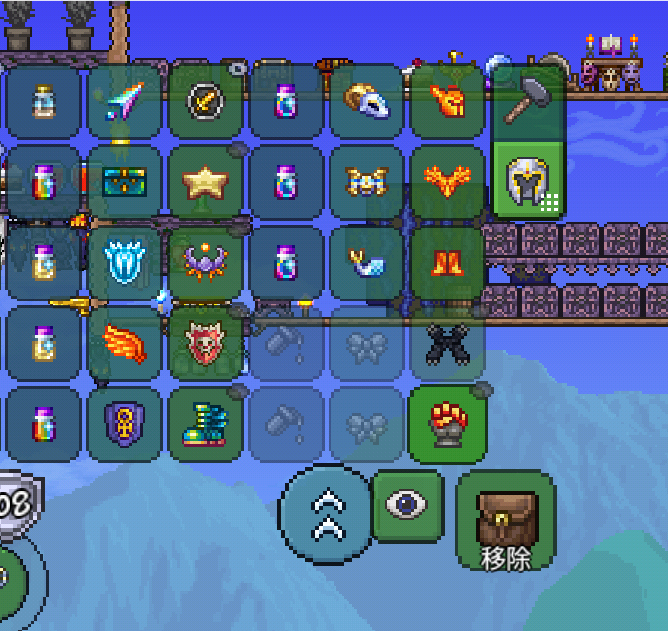Select the golden star accessory
The width and height of the screenshot is (668, 631).
pyautogui.click(x=206, y=181)
